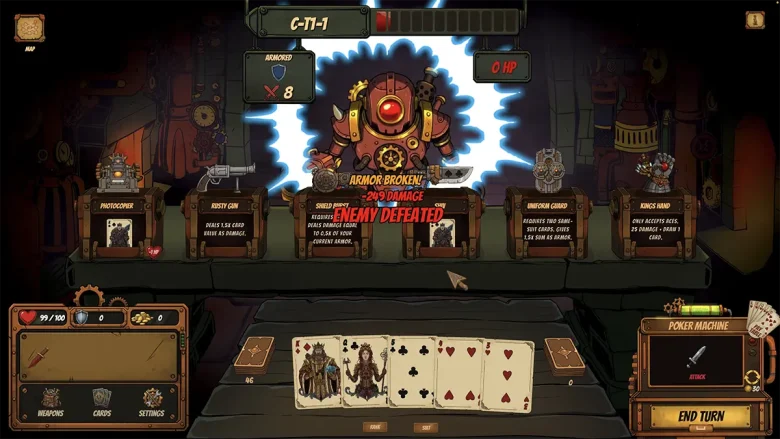This screenshot has width=780, height=439.
Task: Open the Weapons menu
Action: pos(51,402)
